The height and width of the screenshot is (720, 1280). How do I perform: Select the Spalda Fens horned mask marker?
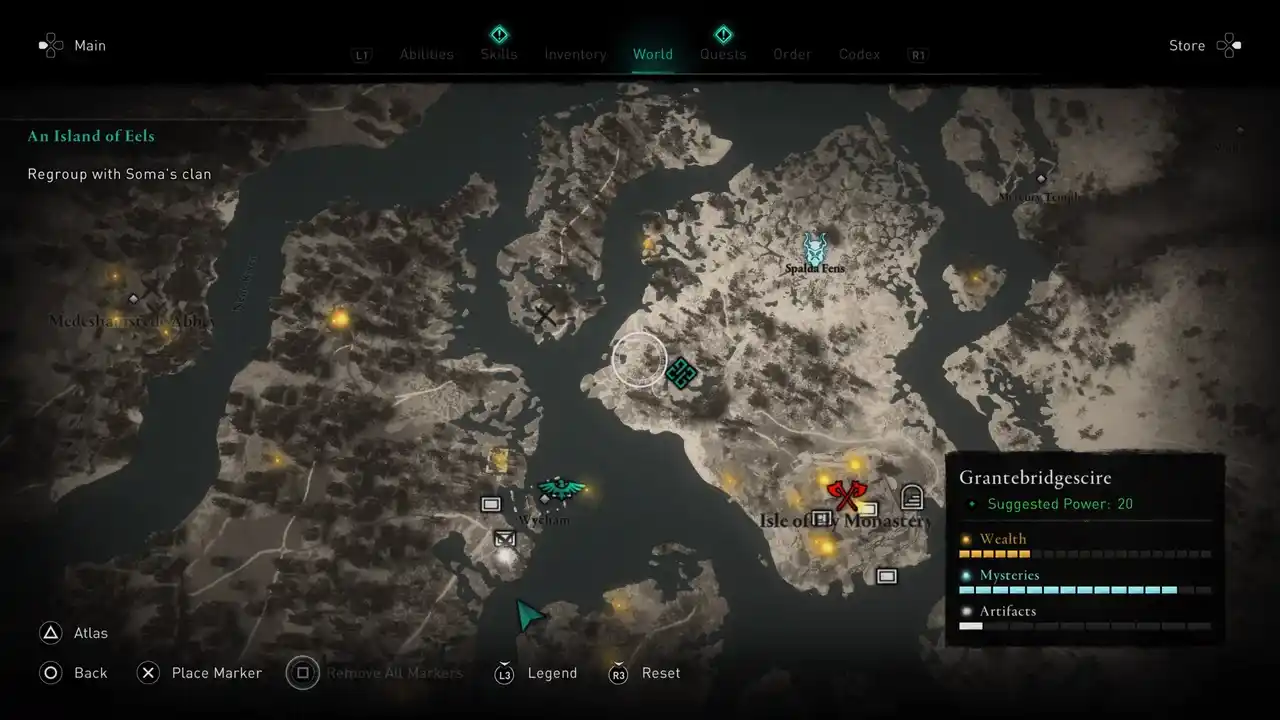(x=817, y=247)
